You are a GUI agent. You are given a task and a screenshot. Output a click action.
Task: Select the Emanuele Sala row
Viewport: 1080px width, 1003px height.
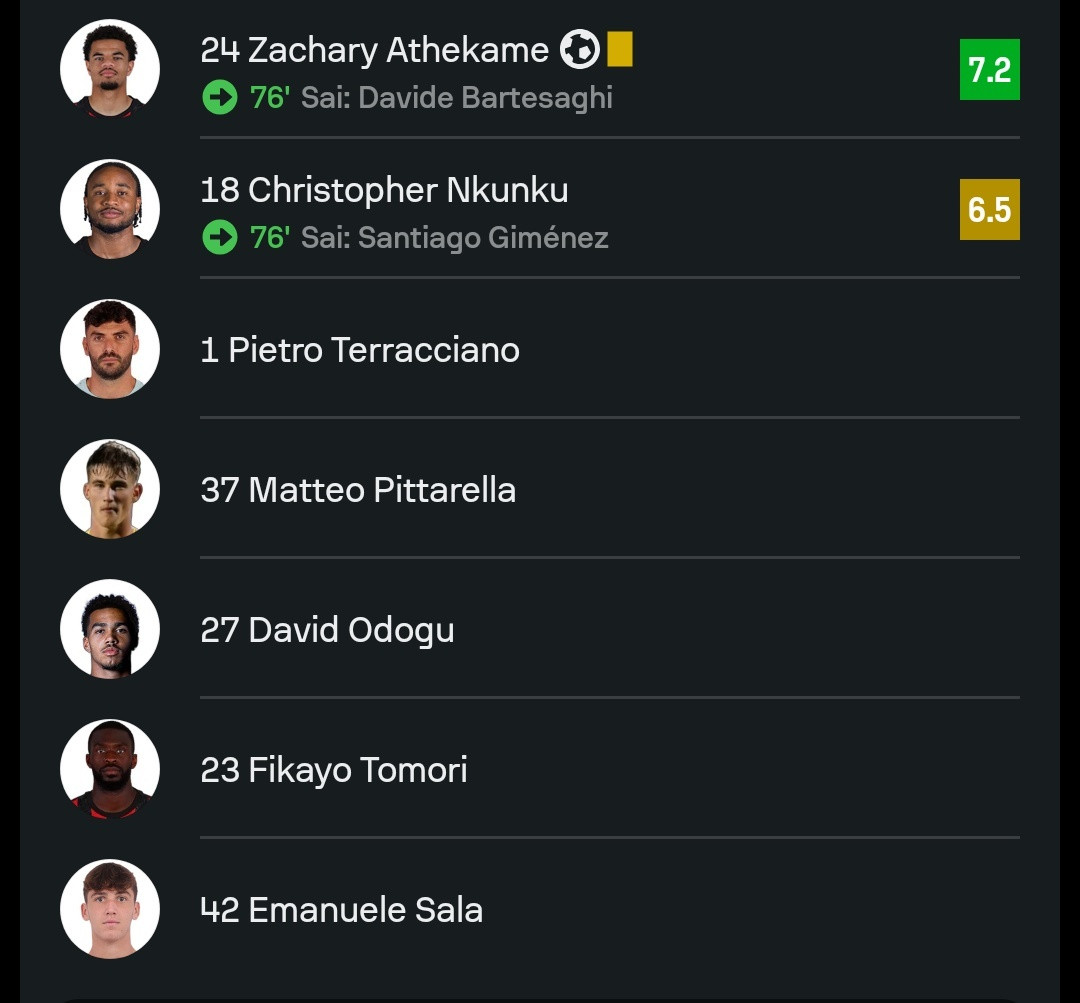point(342,910)
